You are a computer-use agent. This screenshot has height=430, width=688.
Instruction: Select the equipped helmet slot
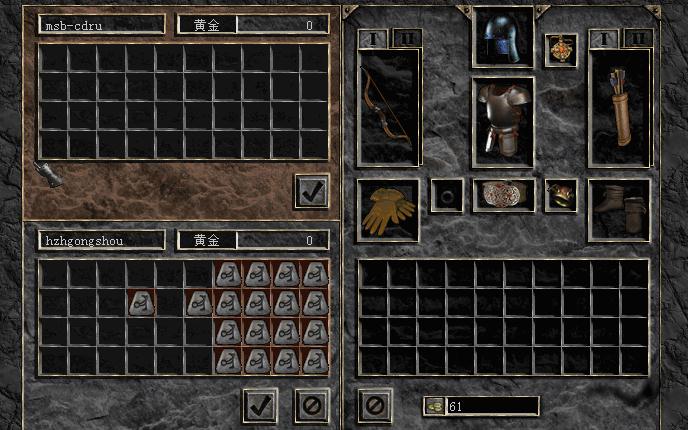(x=503, y=37)
